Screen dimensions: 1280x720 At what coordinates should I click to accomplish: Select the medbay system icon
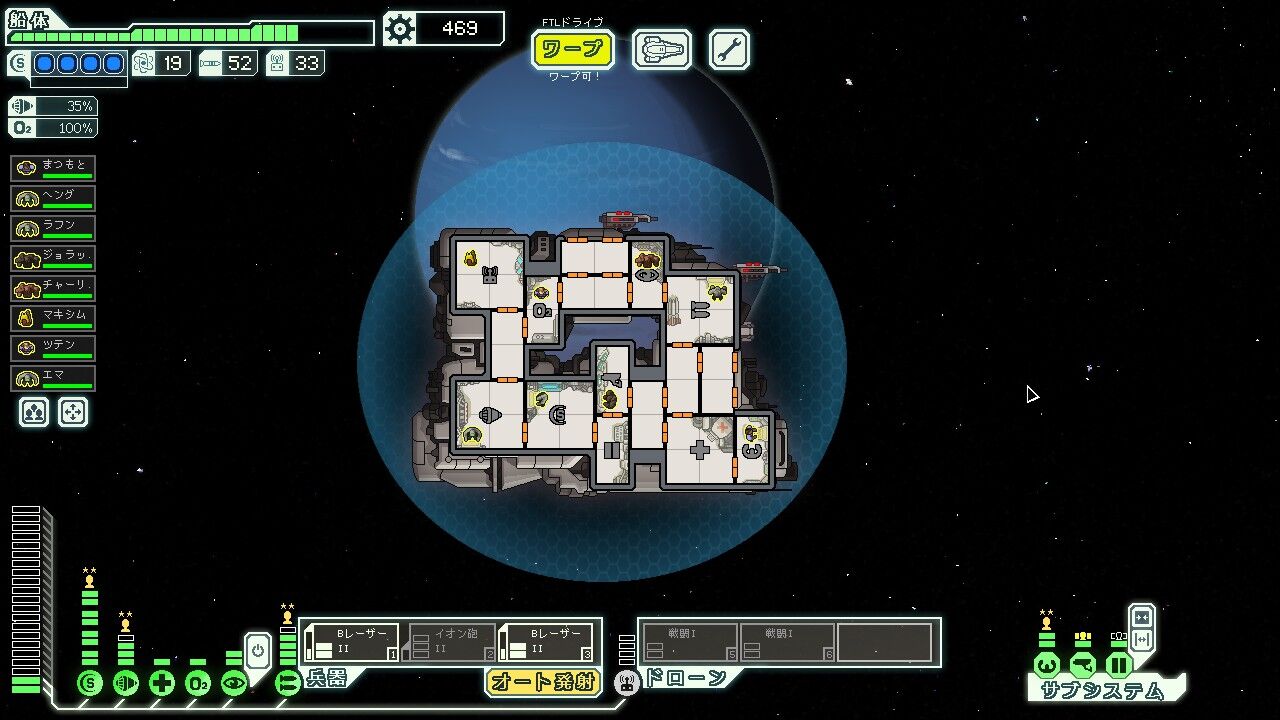point(162,683)
